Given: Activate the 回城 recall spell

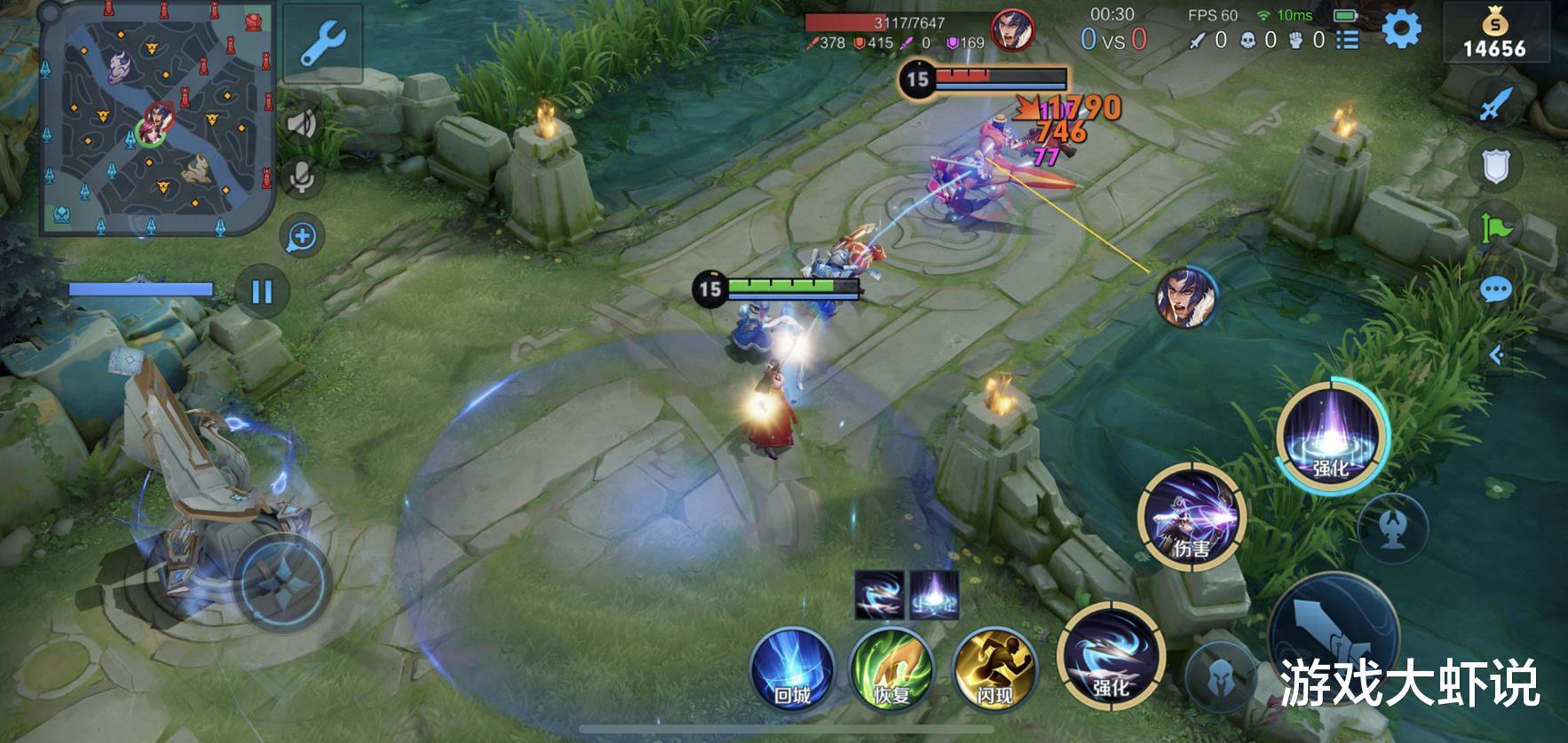Looking at the screenshot, I should point(792,670).
